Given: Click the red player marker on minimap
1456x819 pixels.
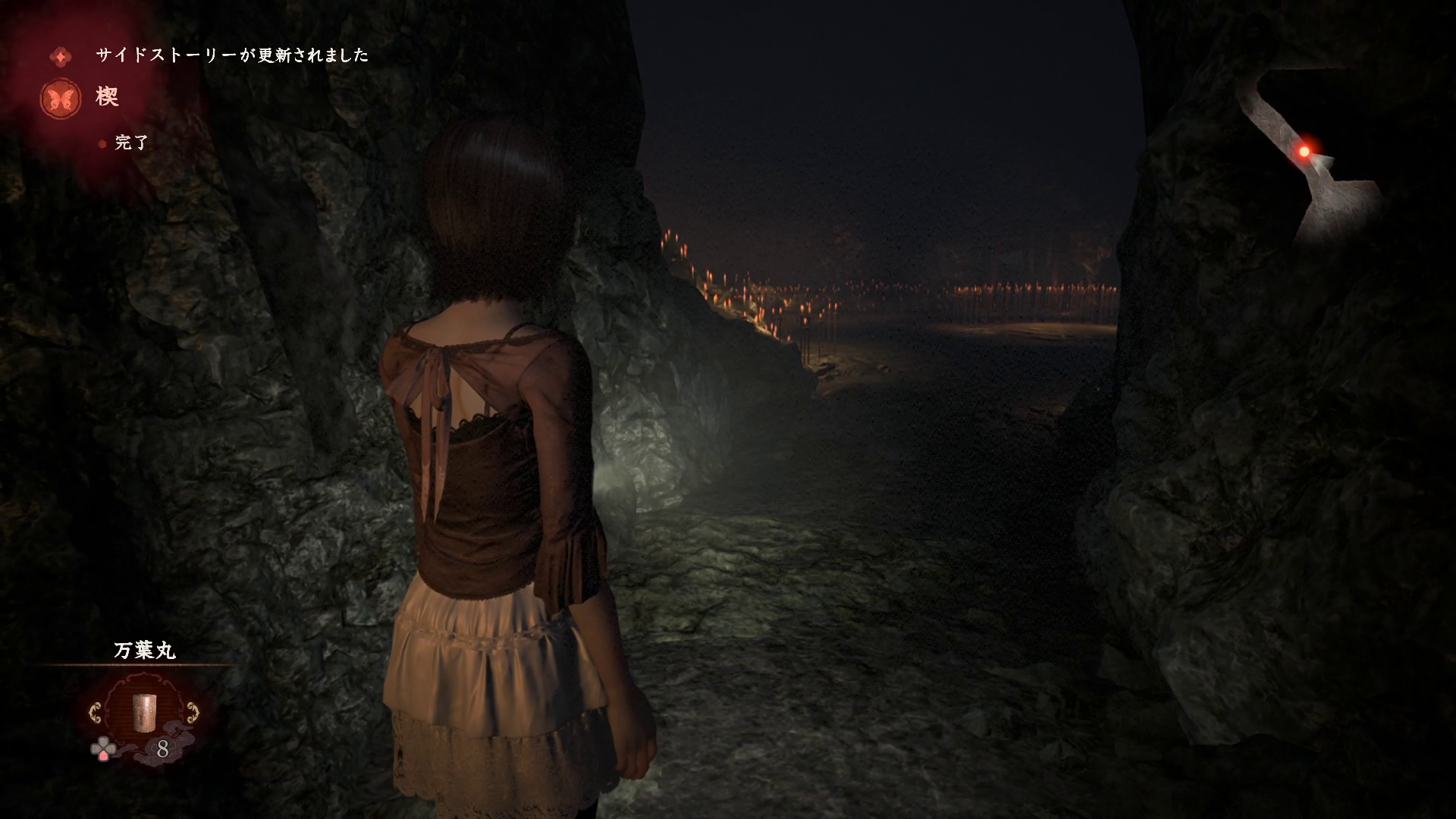Looking at the screenshot, I should pyautogui.click(x=1304, y=152).
